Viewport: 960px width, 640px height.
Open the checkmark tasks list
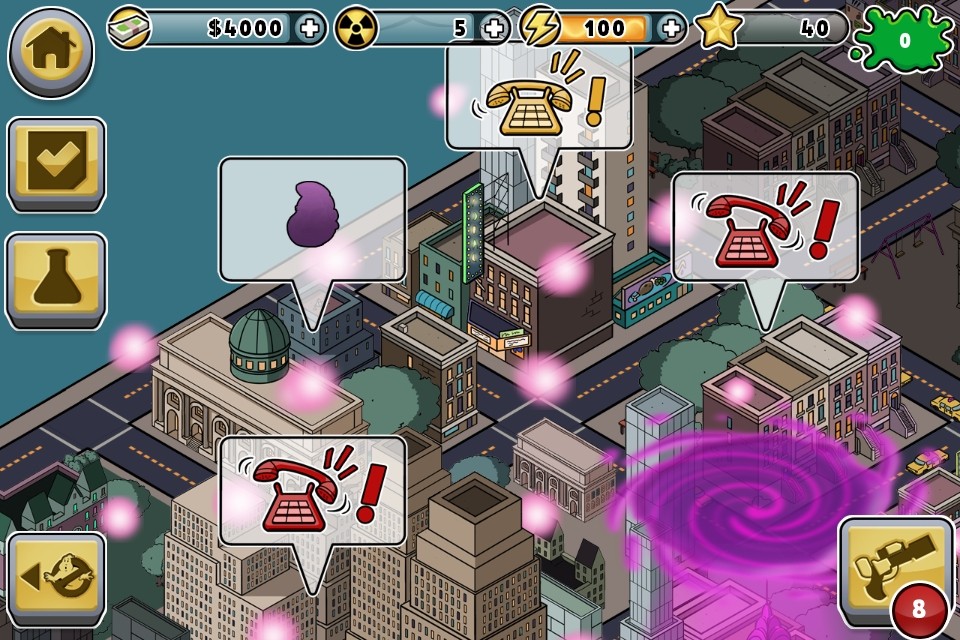(x=56, y=164)
